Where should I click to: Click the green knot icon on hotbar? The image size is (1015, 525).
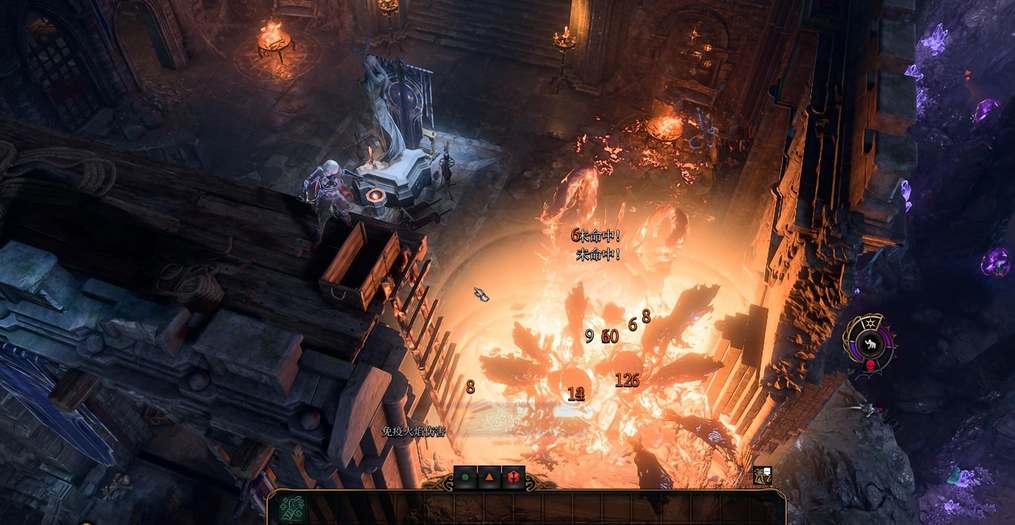coord(291,507)
